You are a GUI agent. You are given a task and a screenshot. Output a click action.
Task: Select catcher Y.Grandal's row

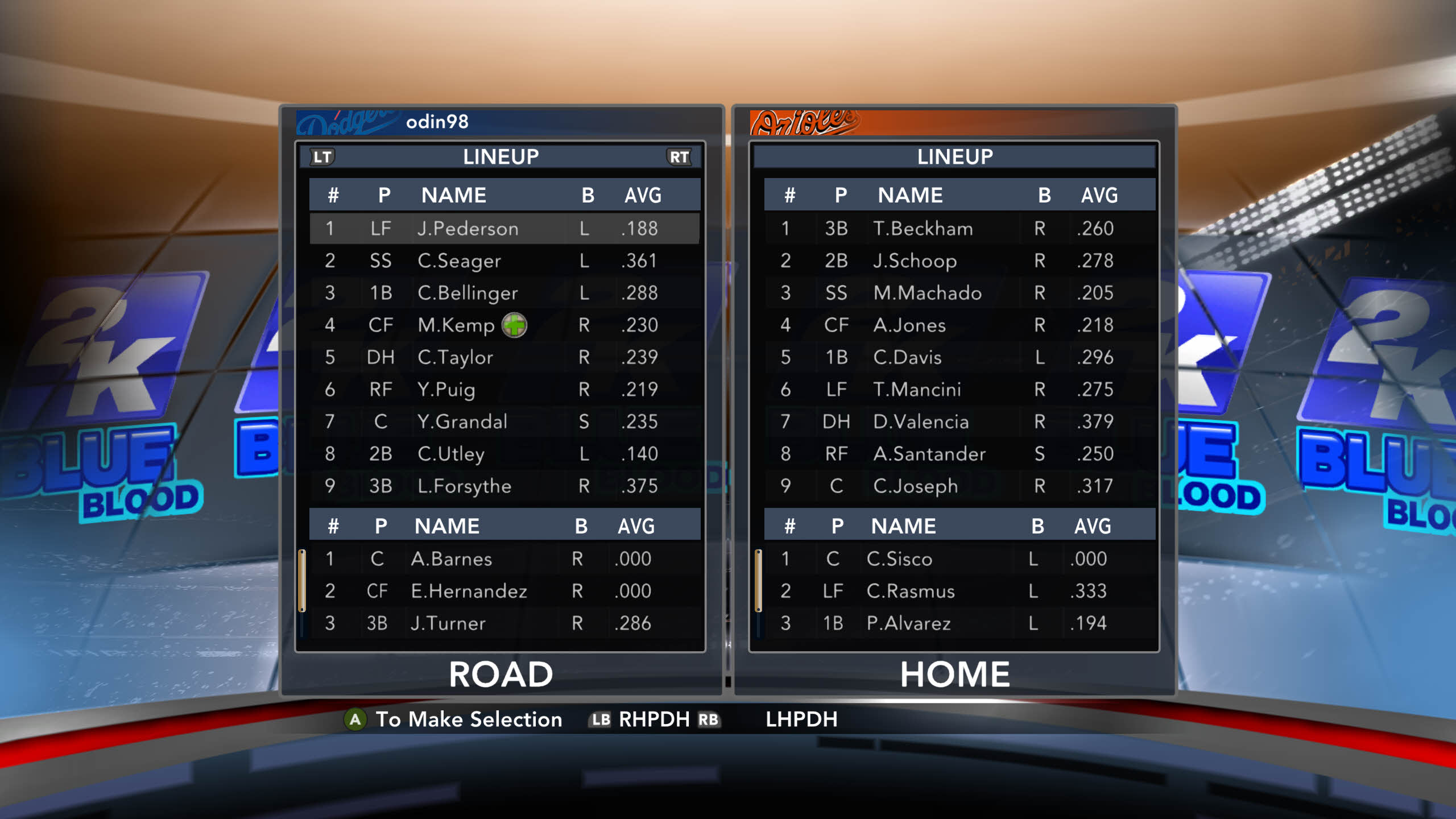click(504, 421)
